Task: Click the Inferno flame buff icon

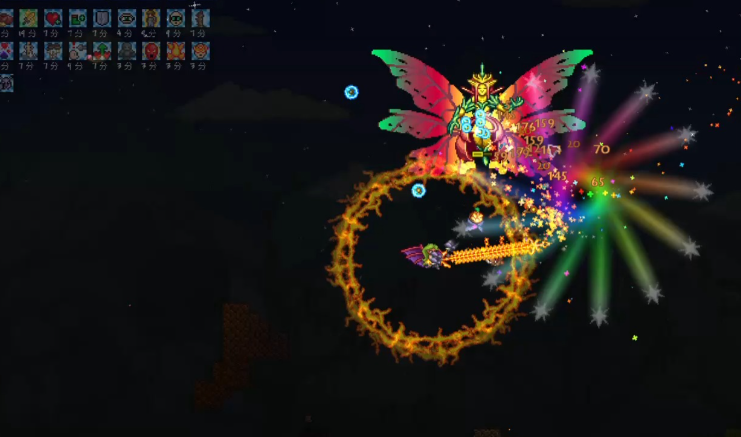Action: click(x=176, y=50)
